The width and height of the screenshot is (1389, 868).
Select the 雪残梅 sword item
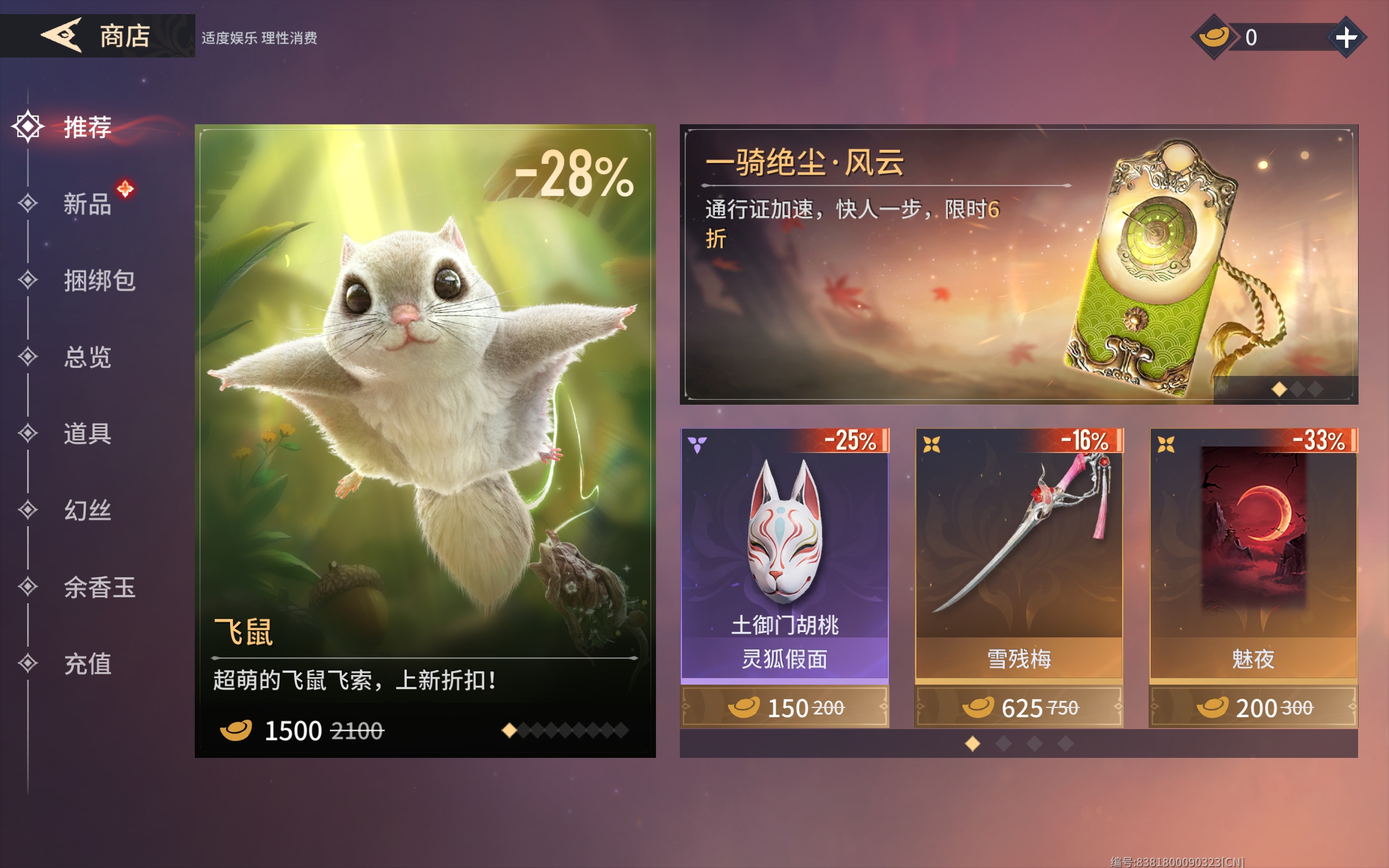(1018, 551)
